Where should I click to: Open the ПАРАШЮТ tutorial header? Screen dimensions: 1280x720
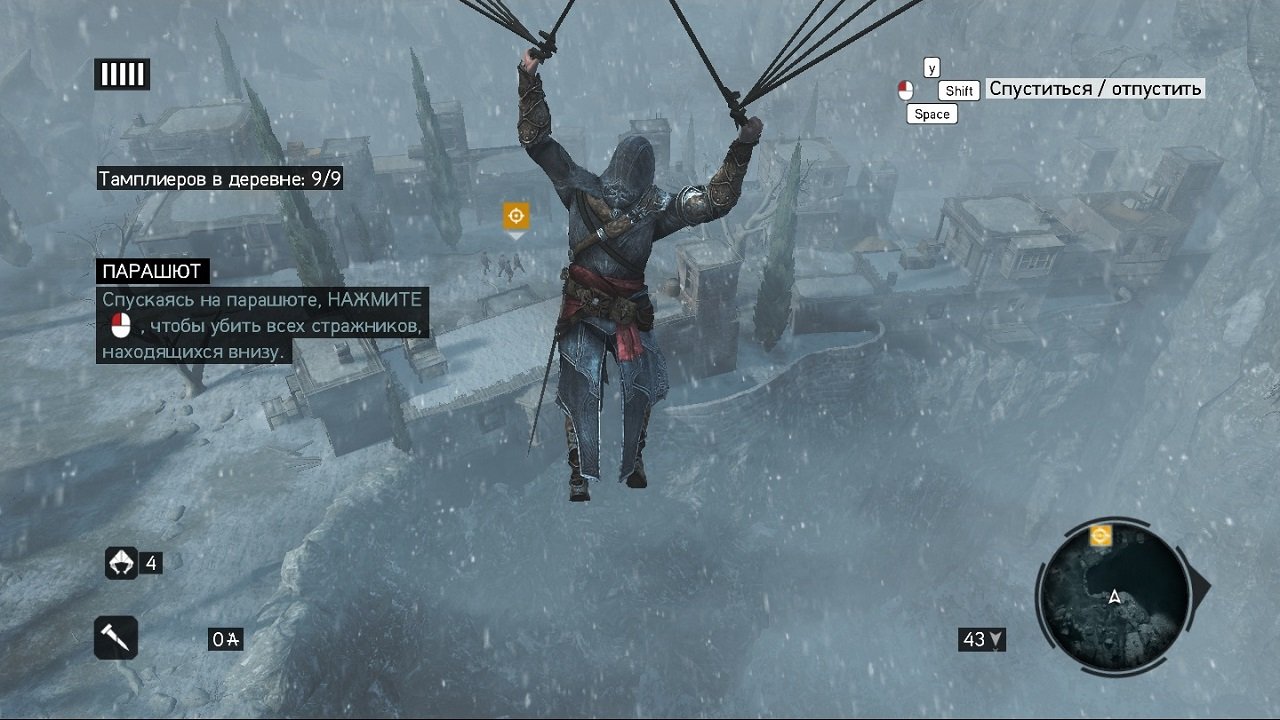point(152,271)
